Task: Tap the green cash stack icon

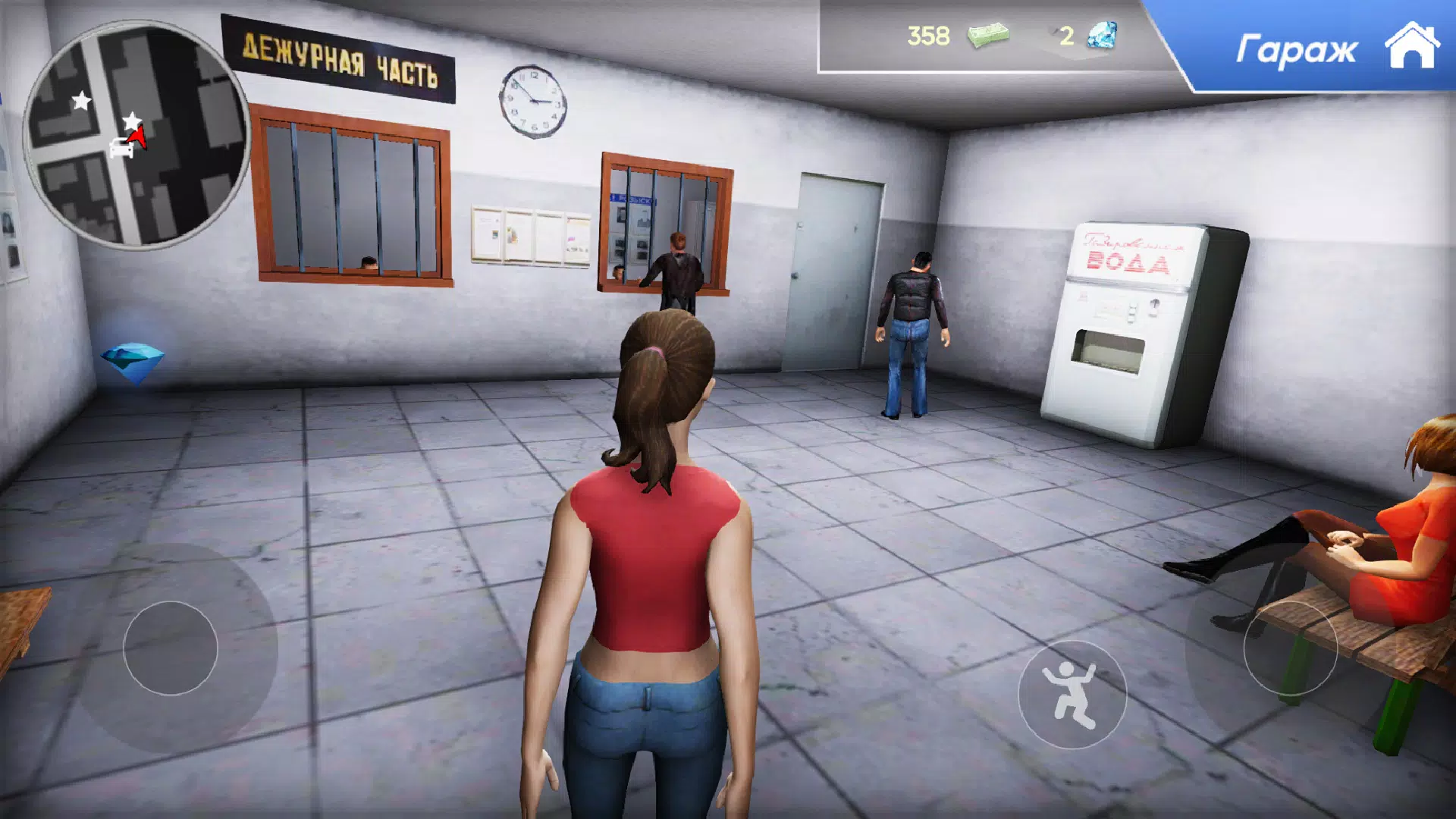Action: (988, 35)
